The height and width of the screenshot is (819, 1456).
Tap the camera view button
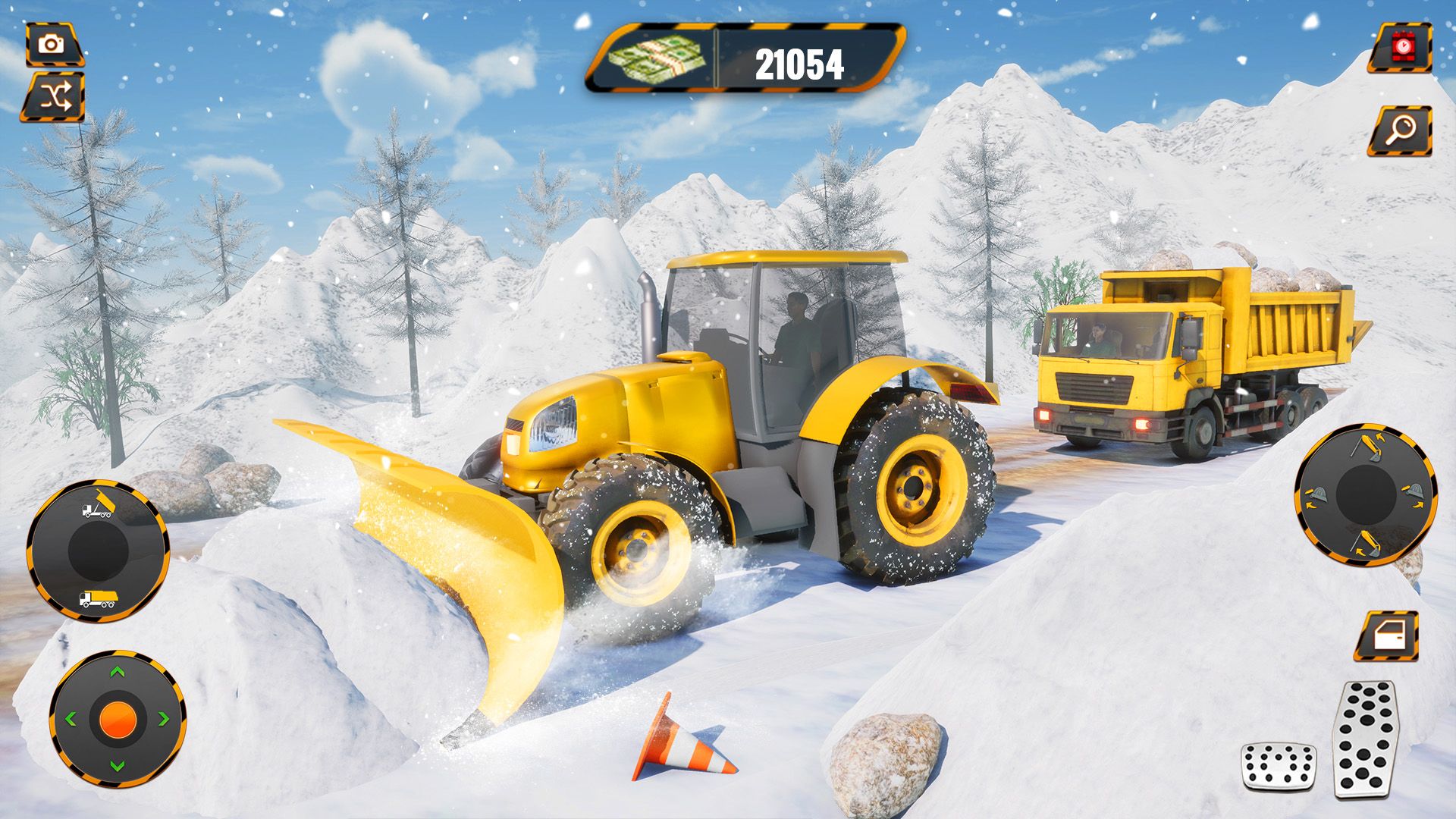[53, 45]
